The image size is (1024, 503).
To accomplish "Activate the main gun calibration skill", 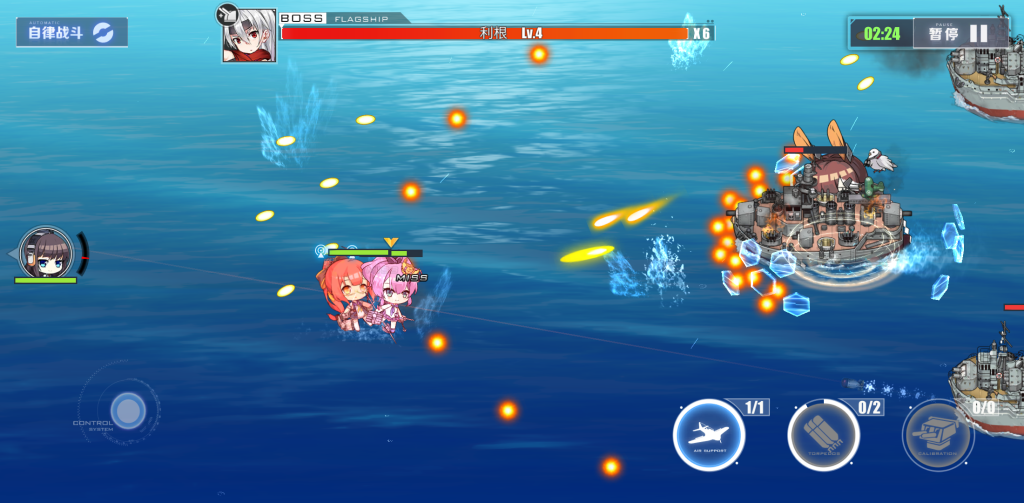I will (937, 436).
